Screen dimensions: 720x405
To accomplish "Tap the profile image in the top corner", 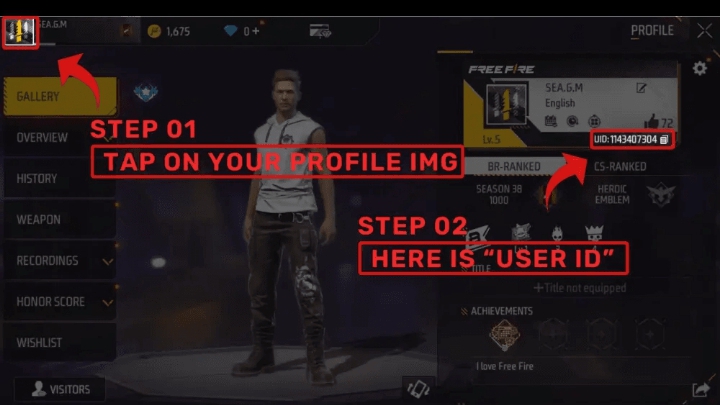I will [20, 31].
